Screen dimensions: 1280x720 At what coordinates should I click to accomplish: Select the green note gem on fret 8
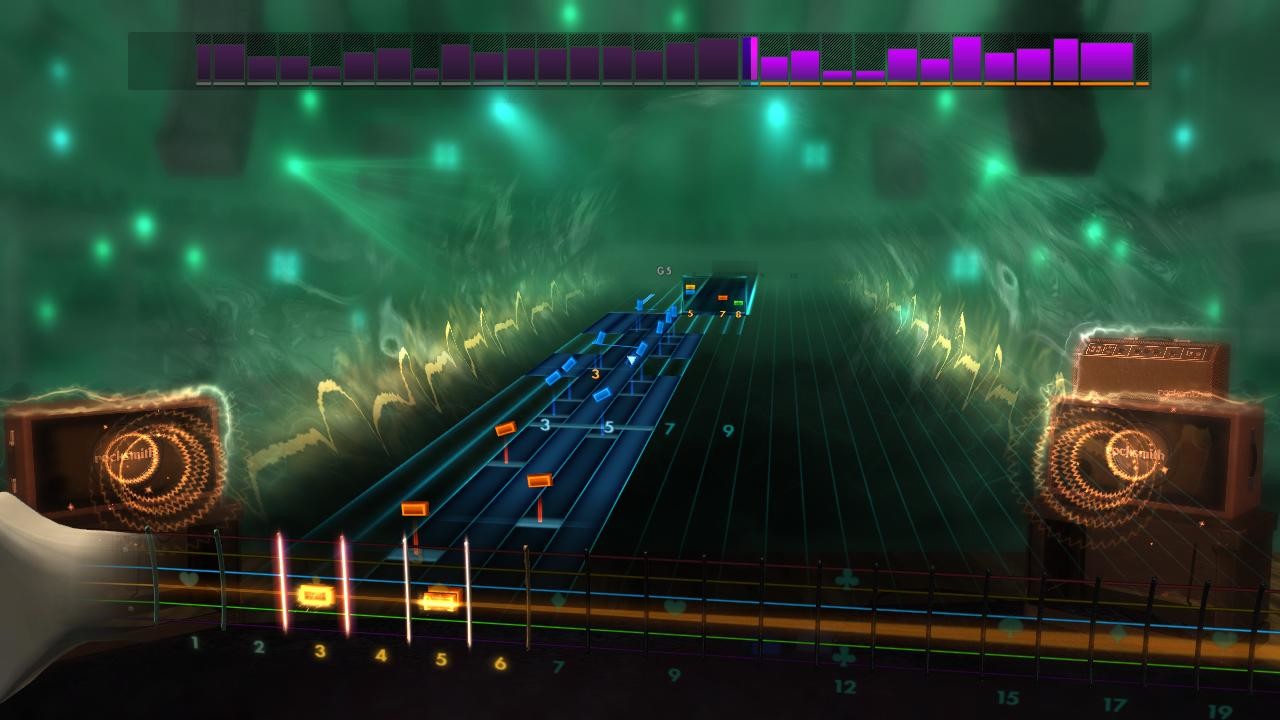pos(738,303)
